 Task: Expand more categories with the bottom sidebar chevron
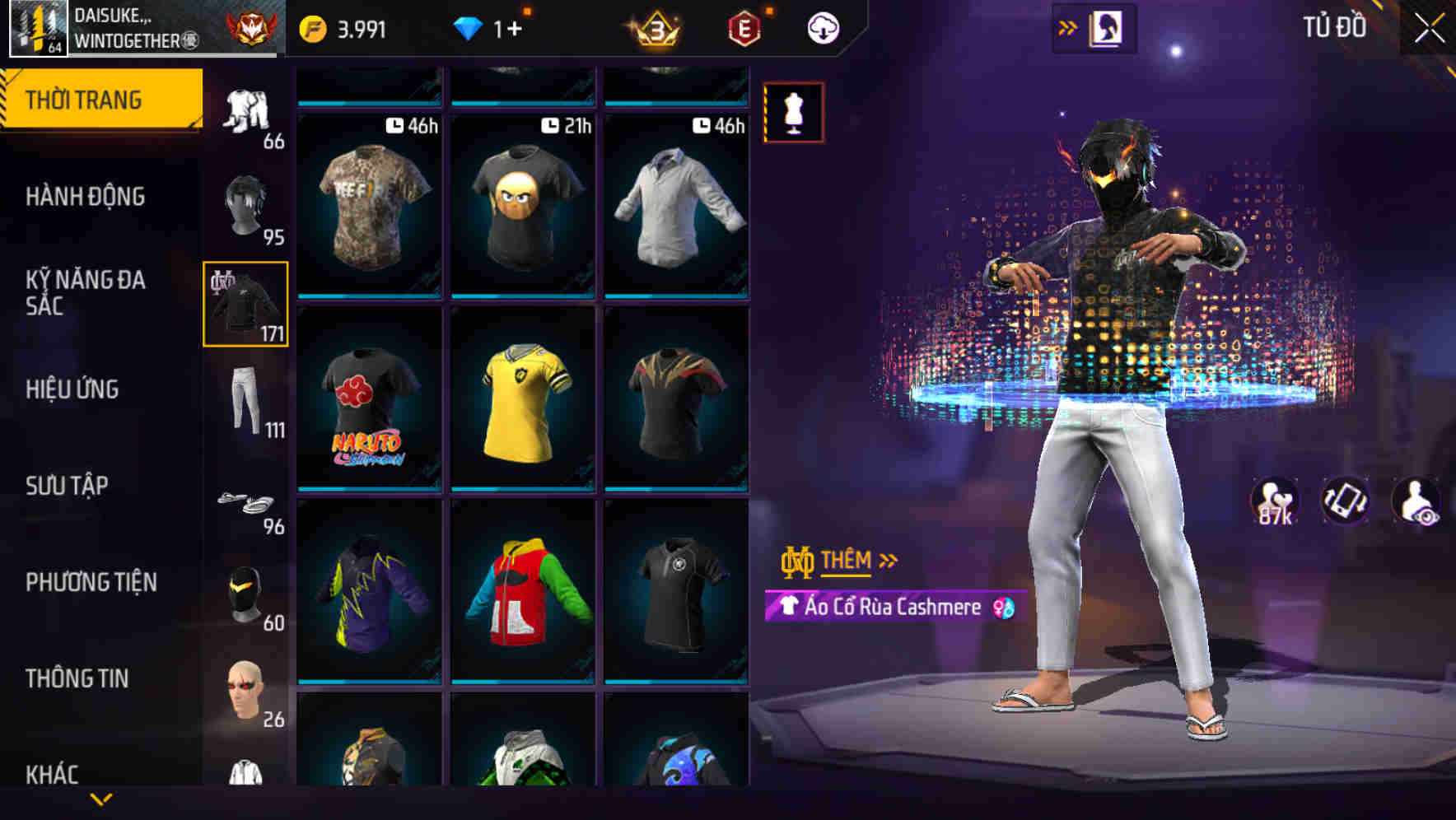[102, 797]
